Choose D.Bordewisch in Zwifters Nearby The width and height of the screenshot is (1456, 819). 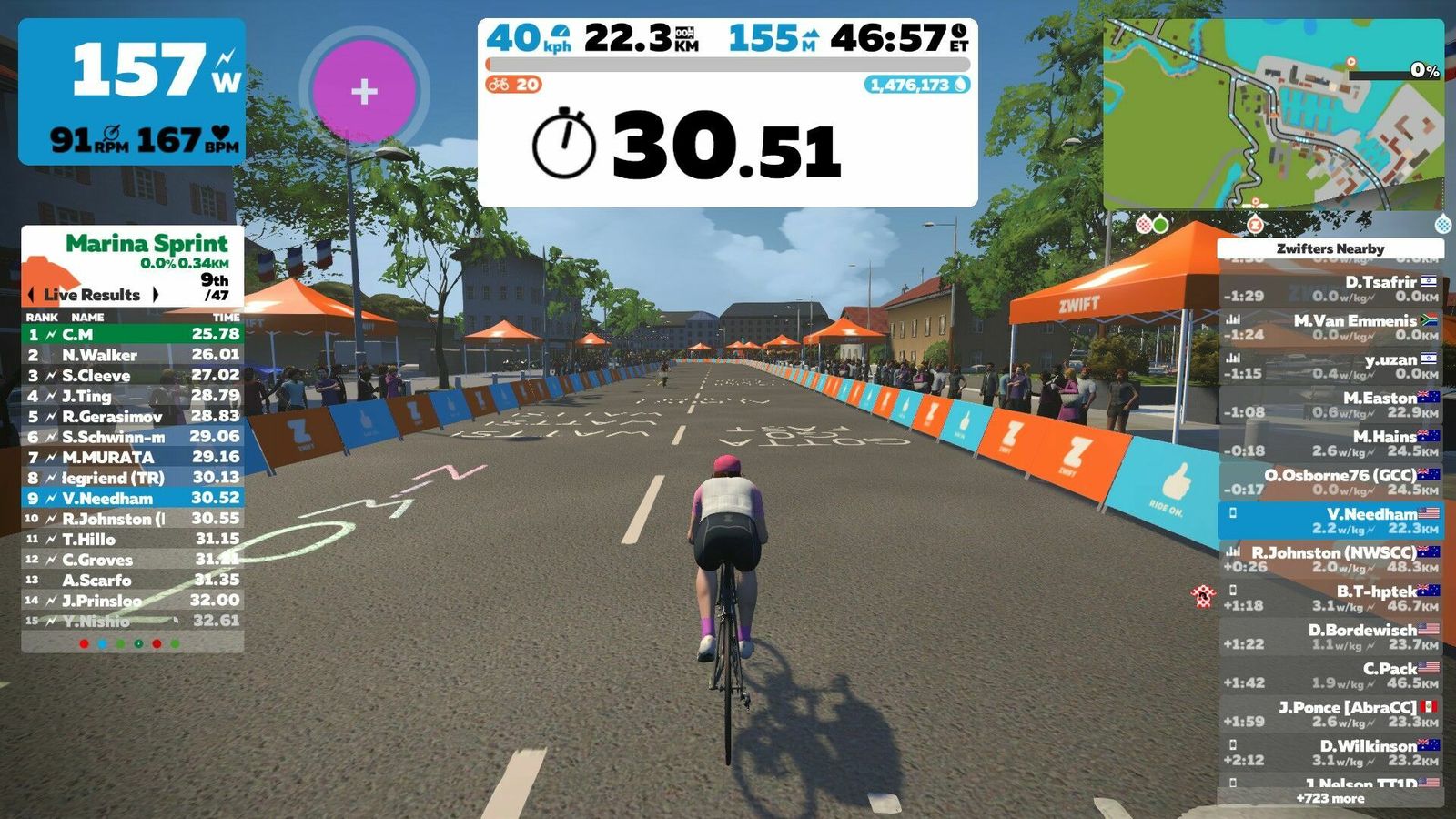pos(1330,636)
